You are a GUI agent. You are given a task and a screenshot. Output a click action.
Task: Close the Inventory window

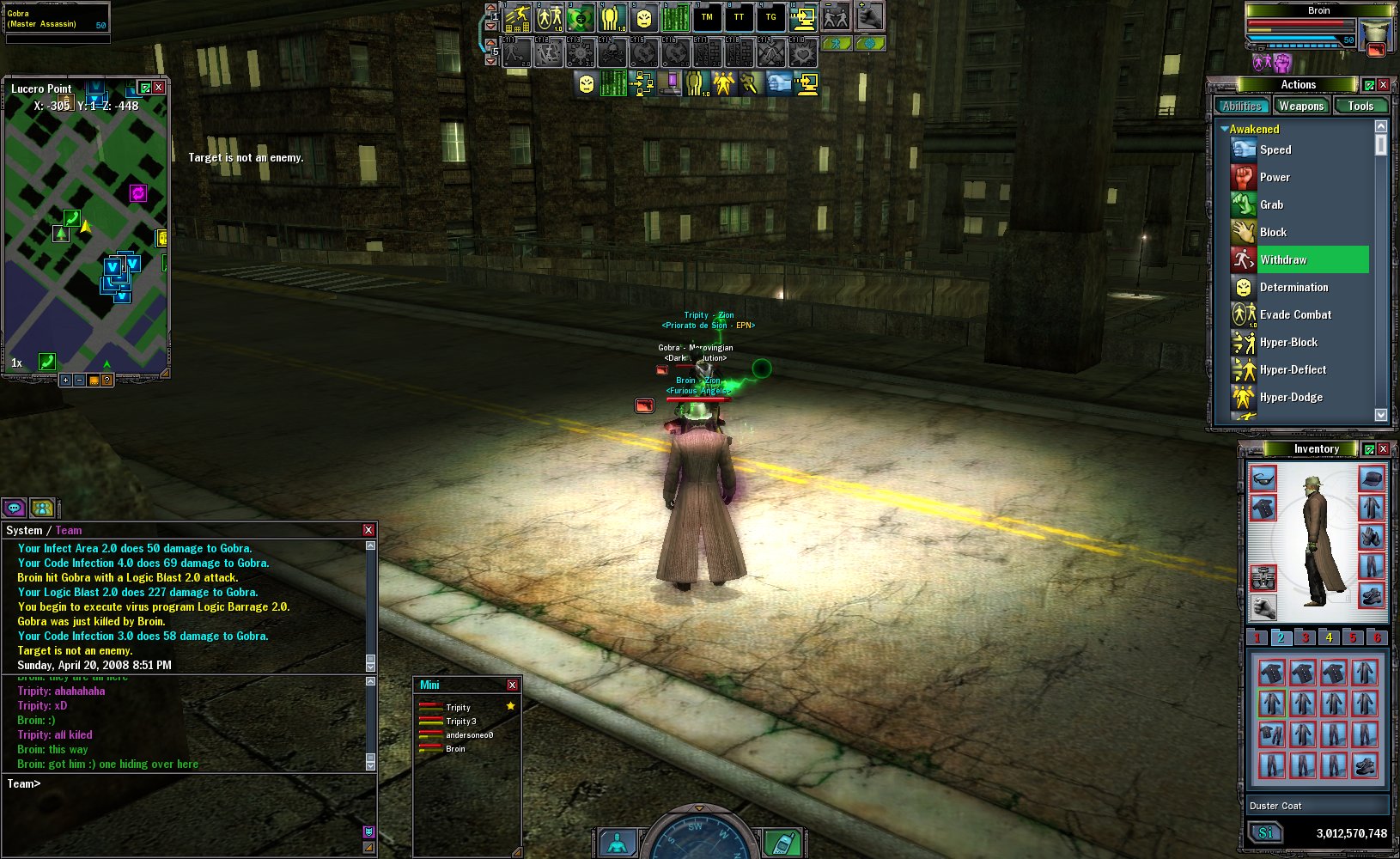click(1383, 448)
